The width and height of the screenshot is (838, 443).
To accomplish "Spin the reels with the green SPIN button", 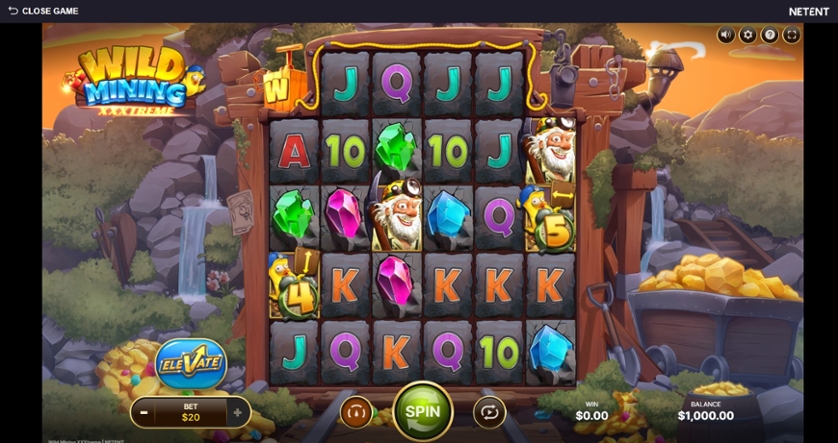I will point(423,410).
